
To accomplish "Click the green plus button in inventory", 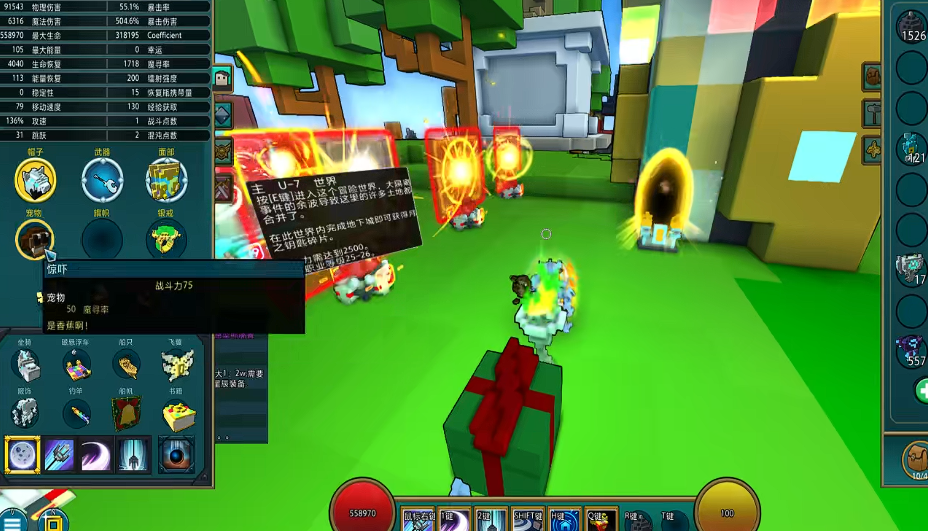I will click(922, 391).
